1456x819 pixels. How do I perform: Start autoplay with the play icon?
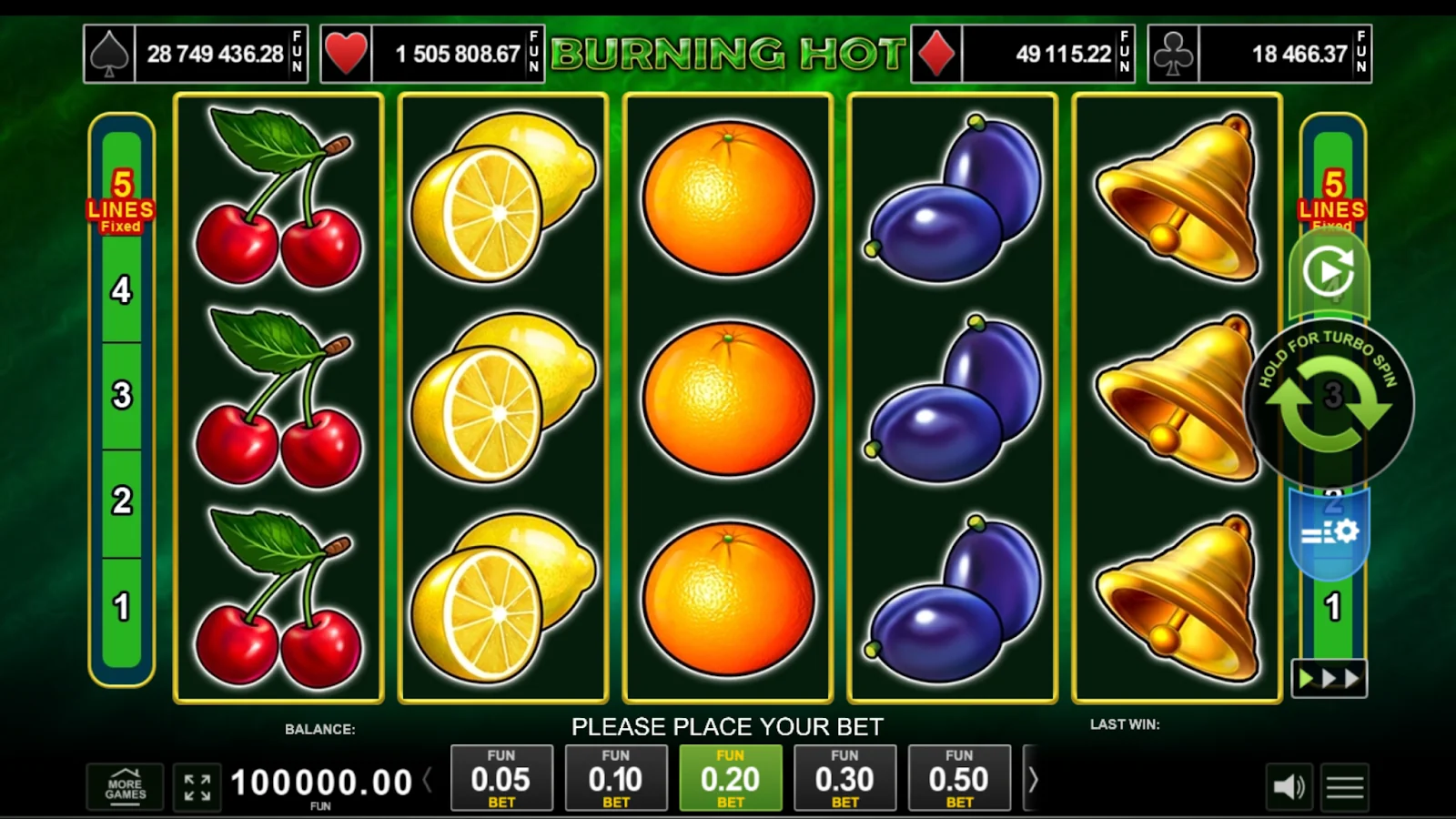point(1329,271)
